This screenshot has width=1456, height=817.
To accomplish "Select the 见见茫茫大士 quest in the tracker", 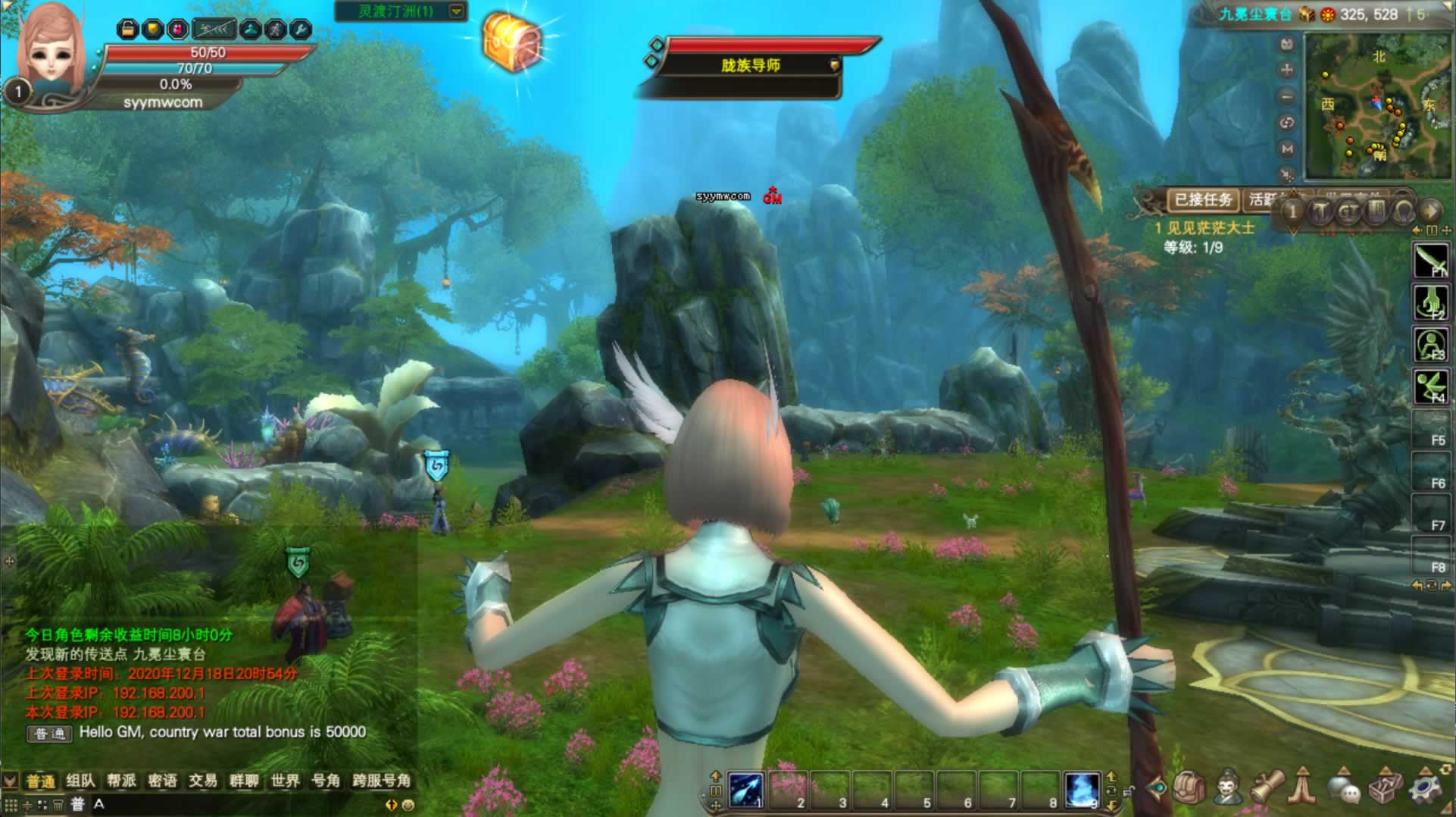I will (1210, 227).
